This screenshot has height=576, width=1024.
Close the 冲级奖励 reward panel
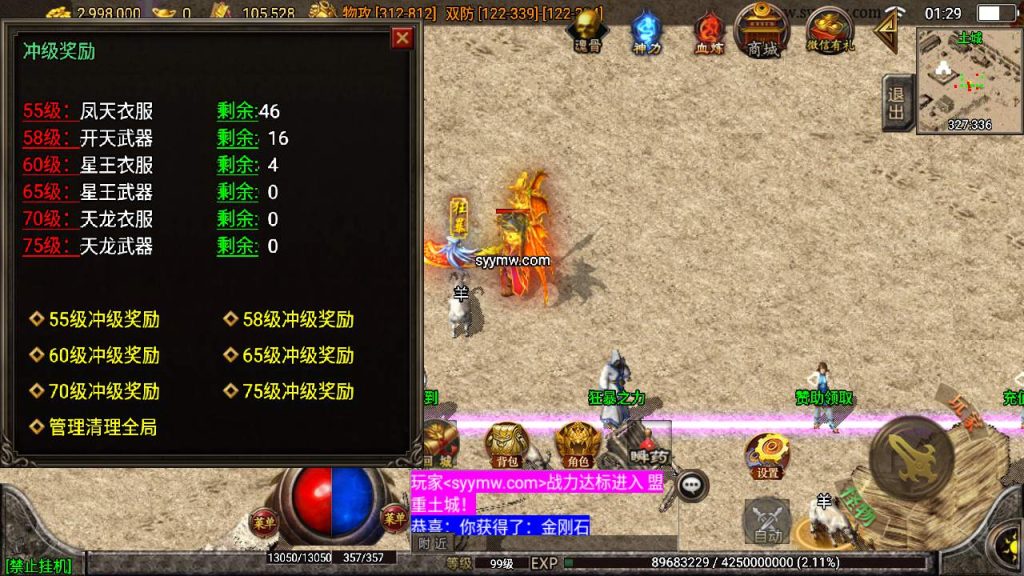tap(402, 39)
